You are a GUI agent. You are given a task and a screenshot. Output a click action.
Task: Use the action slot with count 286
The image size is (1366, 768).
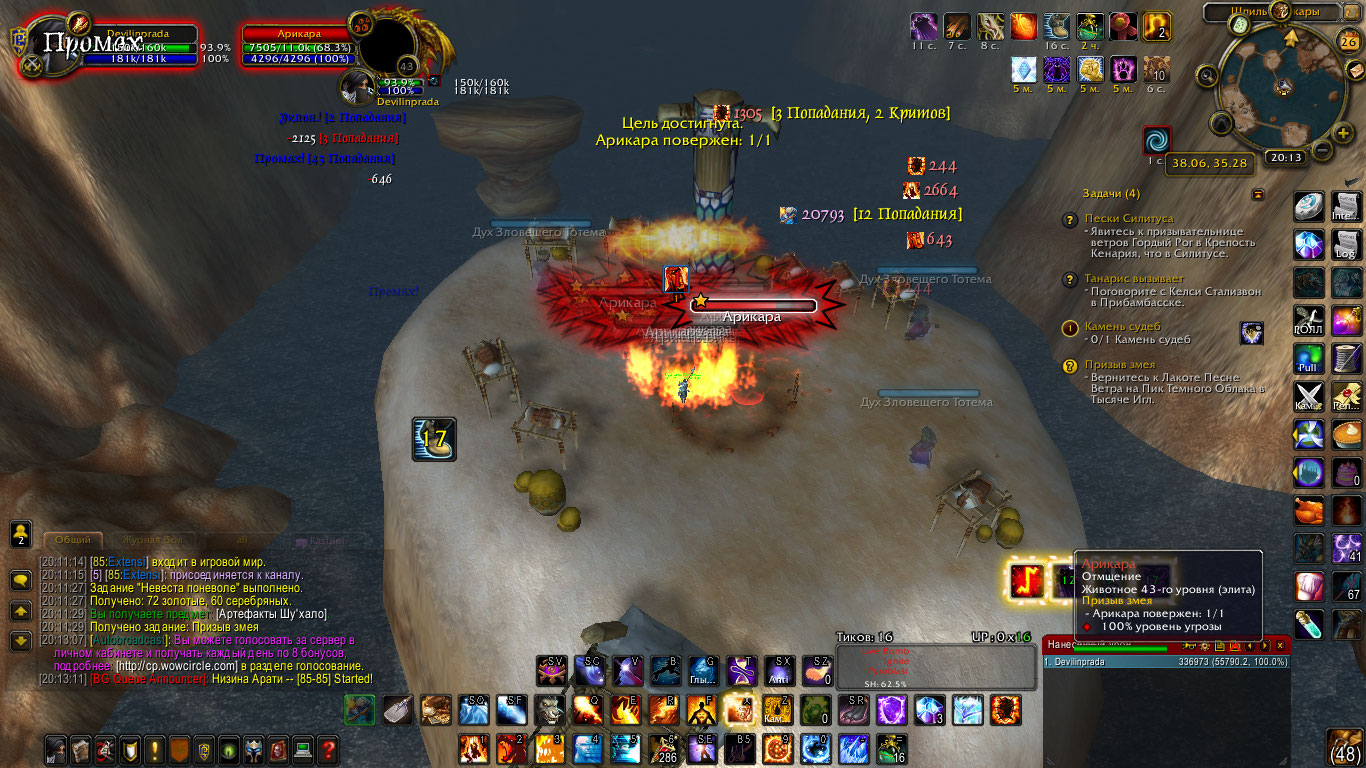point(662,749)
